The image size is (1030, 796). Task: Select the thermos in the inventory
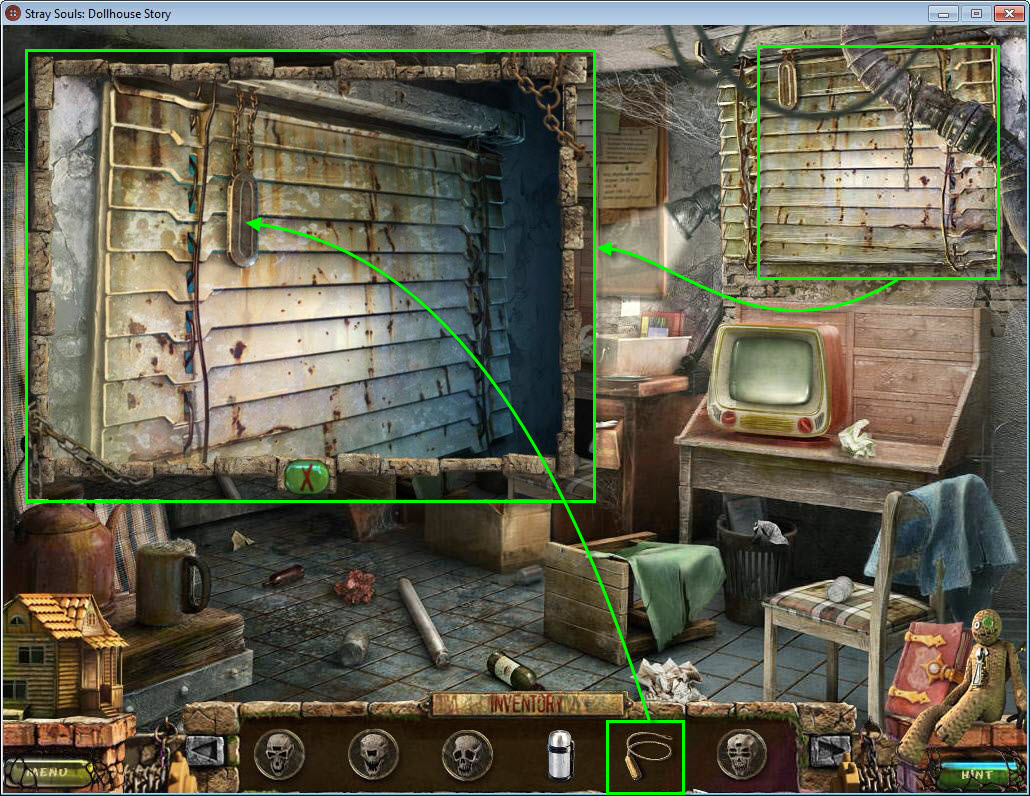(x=559, y=753)
